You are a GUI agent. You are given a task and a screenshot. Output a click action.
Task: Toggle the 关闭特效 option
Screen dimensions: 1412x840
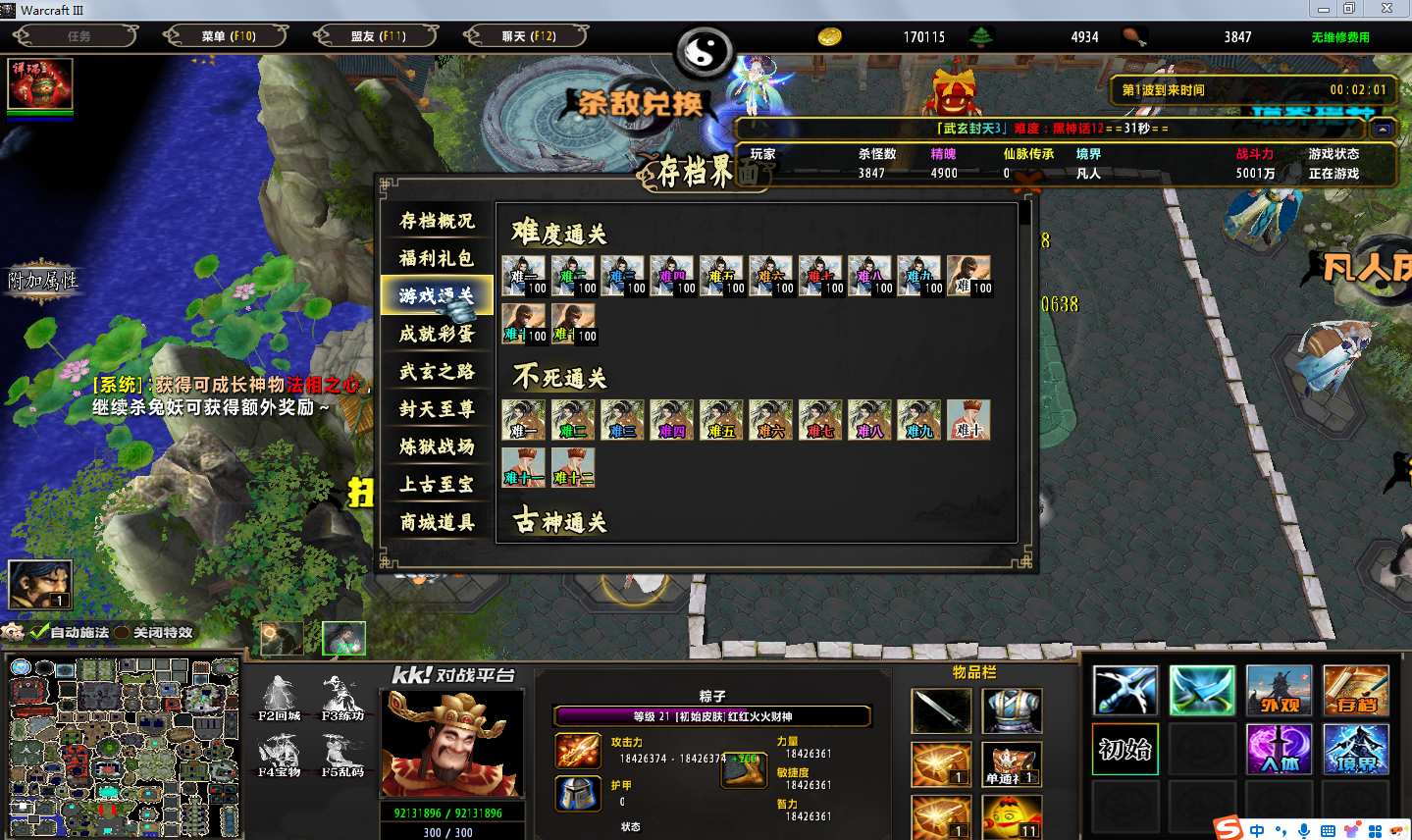(123, 633)
